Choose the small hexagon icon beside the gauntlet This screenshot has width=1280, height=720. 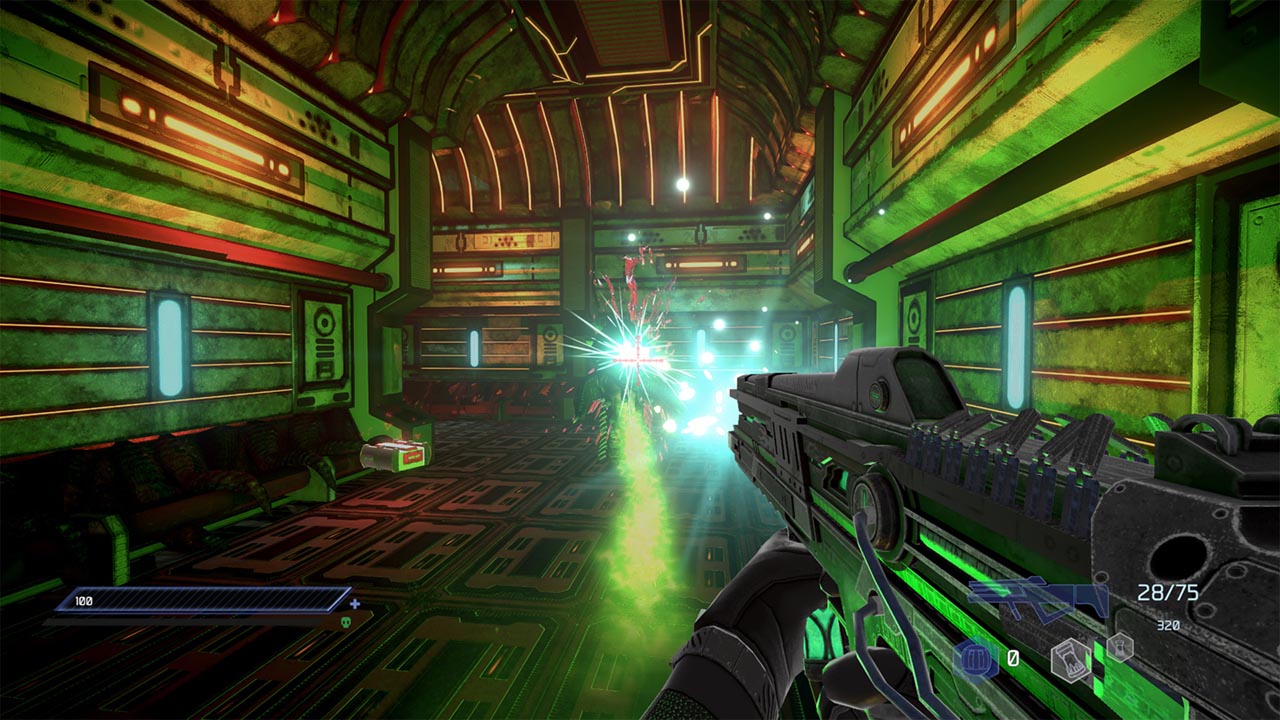pyautogui.click(x=1119, y=646)
